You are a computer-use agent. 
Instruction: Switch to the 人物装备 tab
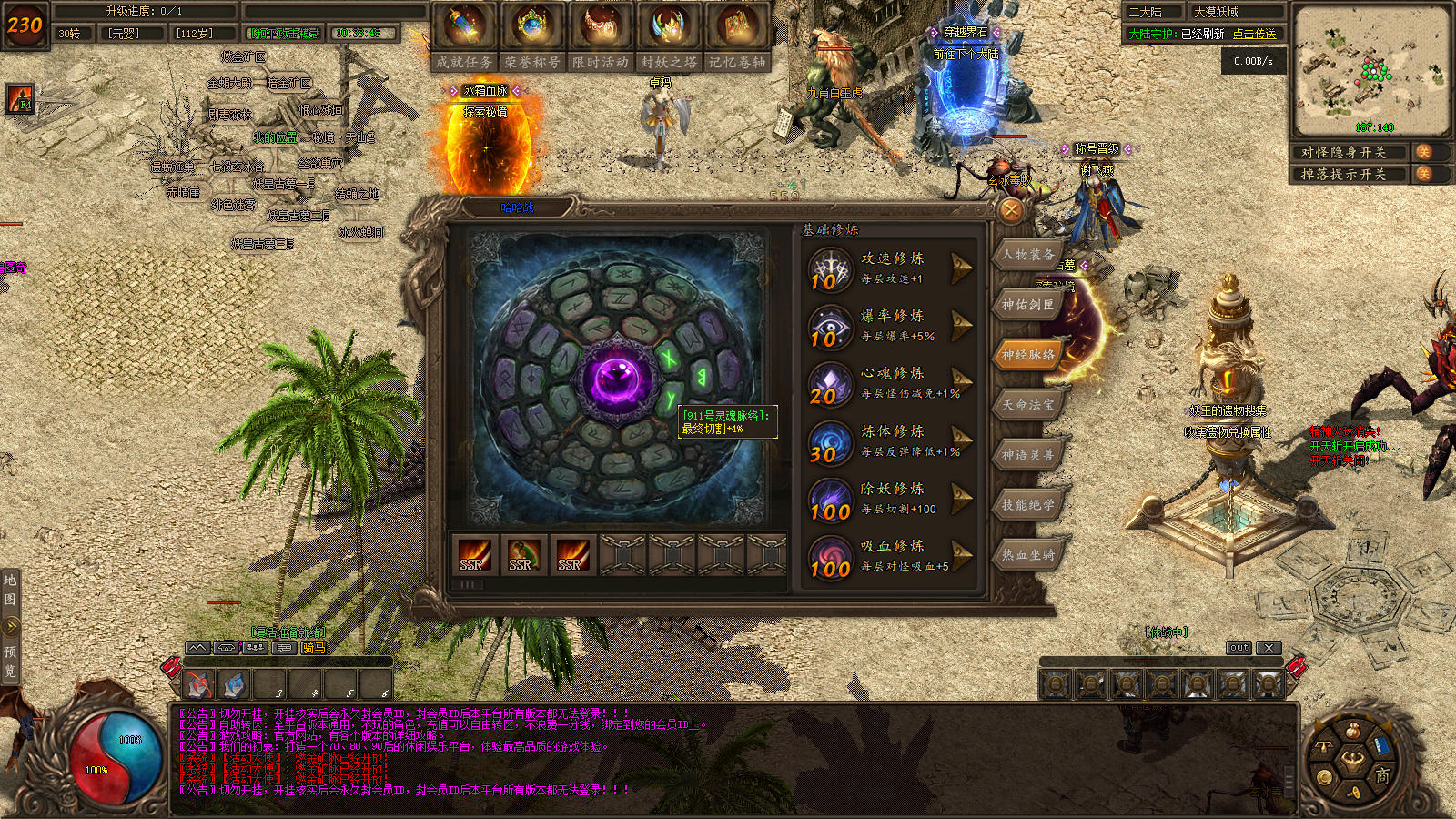point(1028,255)
